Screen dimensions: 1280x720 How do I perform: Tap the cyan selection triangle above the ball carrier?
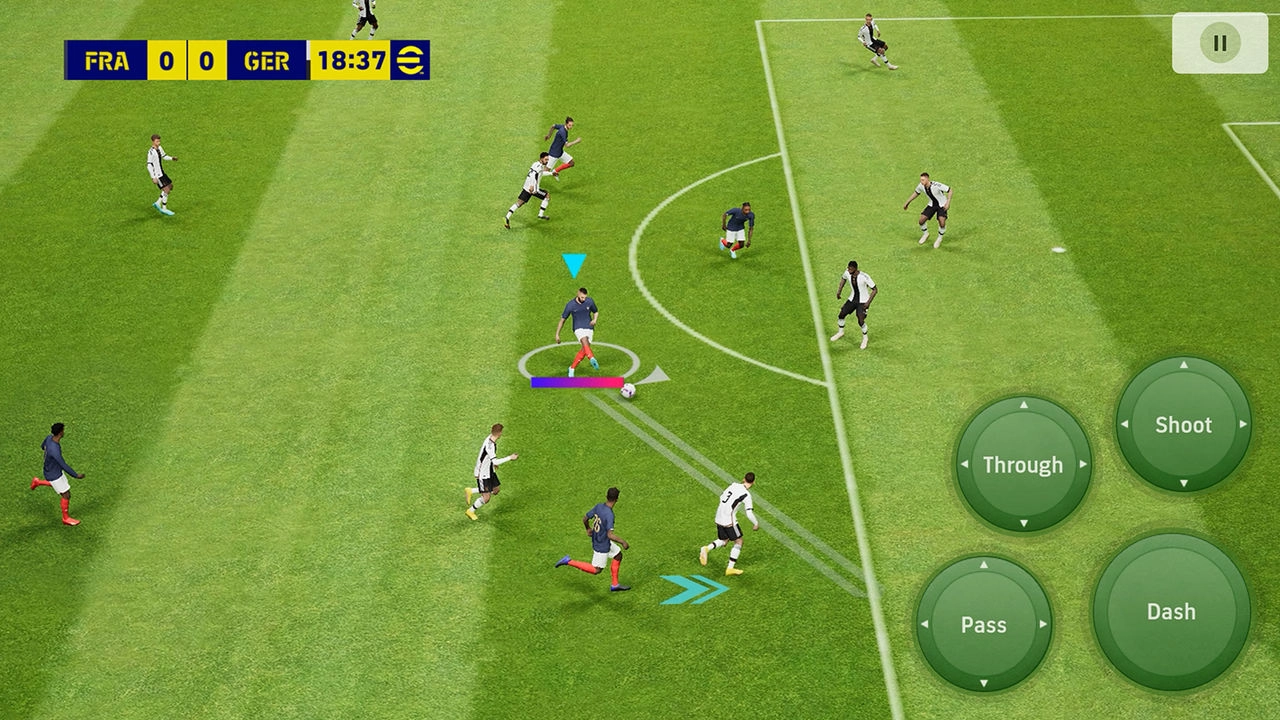tap(573, 265)
